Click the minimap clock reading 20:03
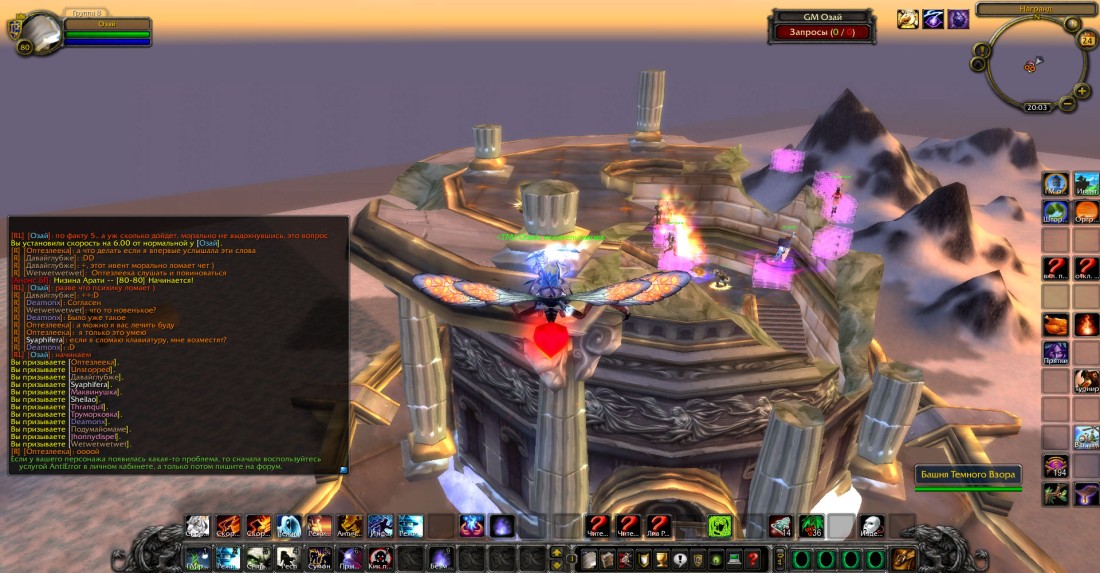 [x=1037, y=107]
